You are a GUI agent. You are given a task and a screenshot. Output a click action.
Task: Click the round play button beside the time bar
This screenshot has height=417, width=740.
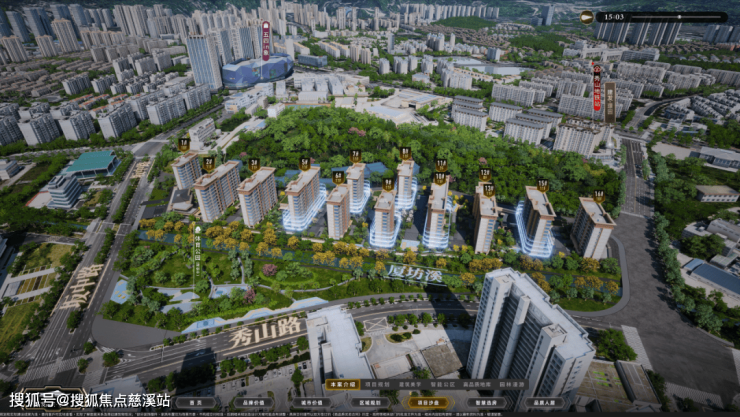[588, 16]
